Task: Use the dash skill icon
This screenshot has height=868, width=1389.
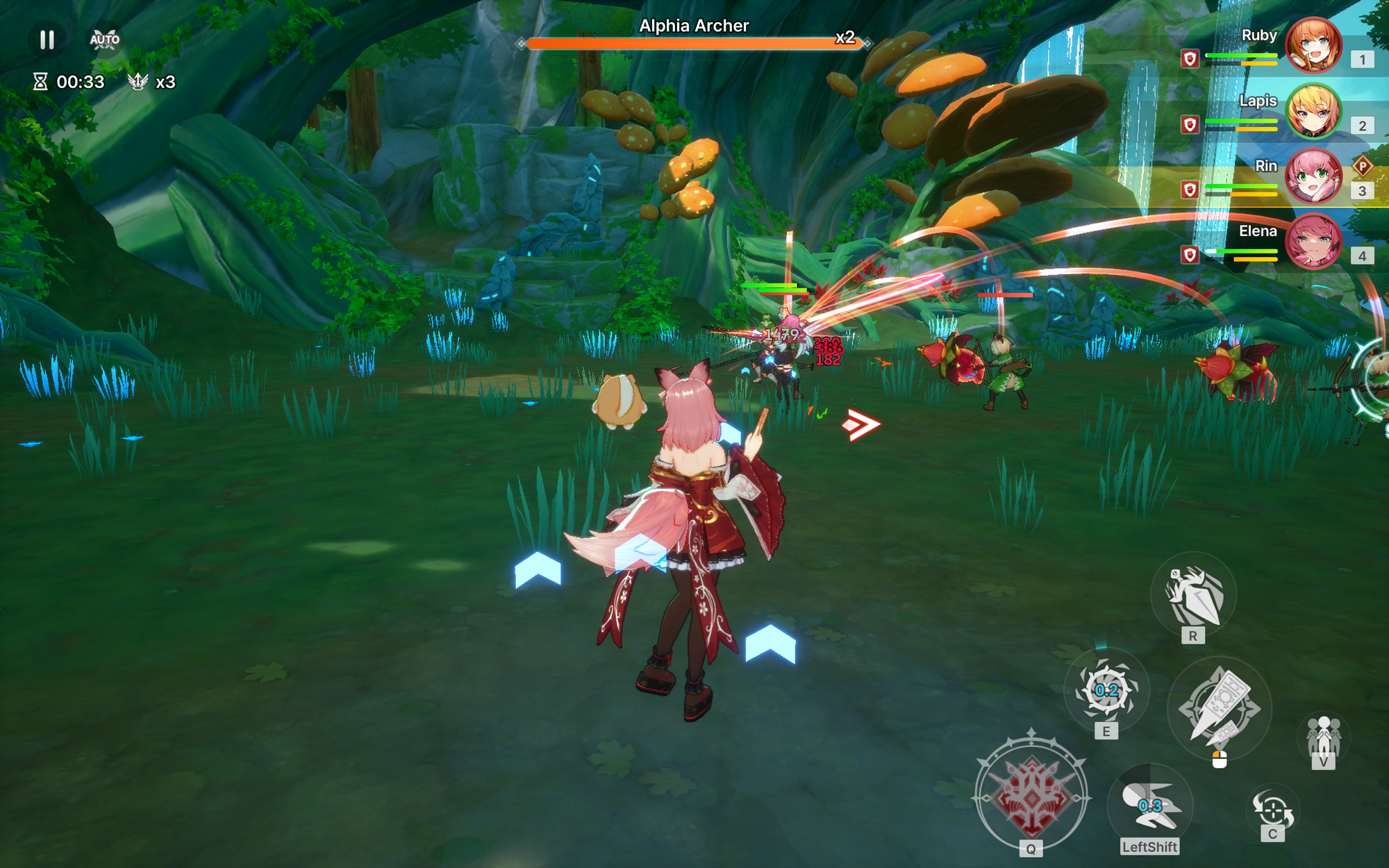Action: (1149, 806)
